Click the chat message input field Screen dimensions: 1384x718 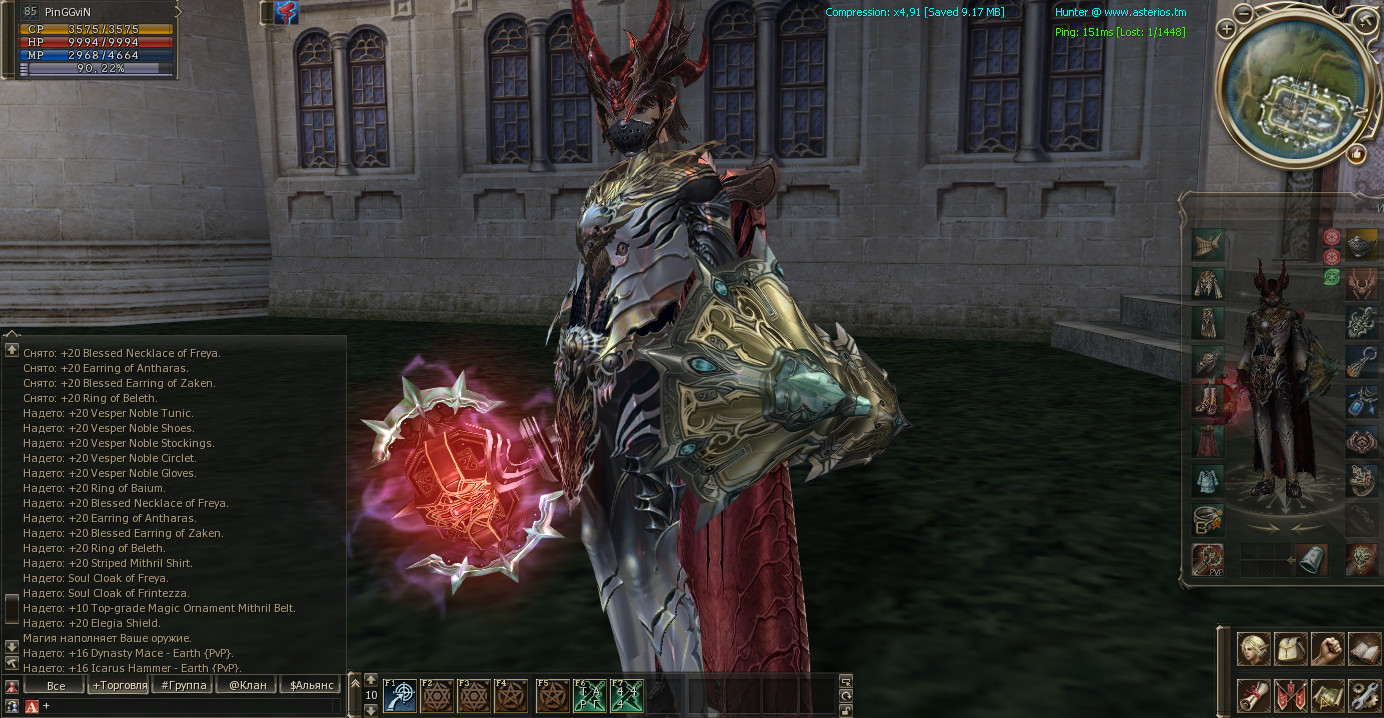coord(190,706)
